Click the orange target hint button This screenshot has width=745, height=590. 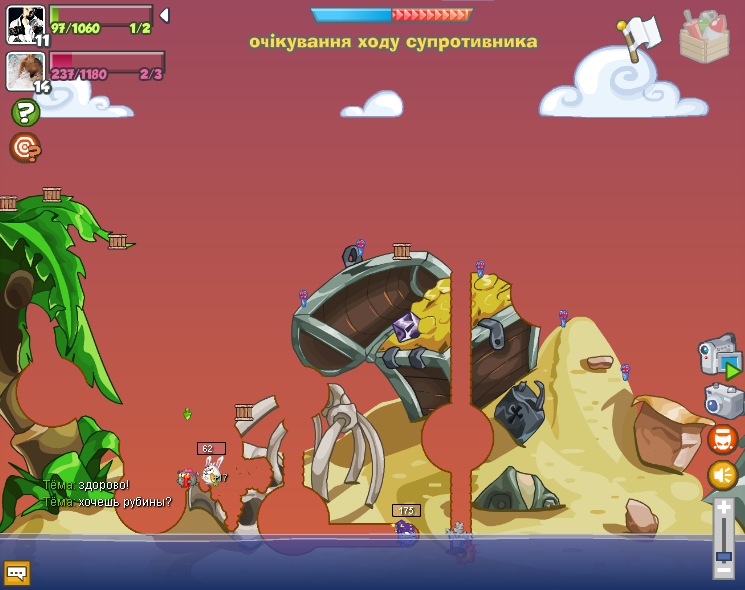(25, 147)
